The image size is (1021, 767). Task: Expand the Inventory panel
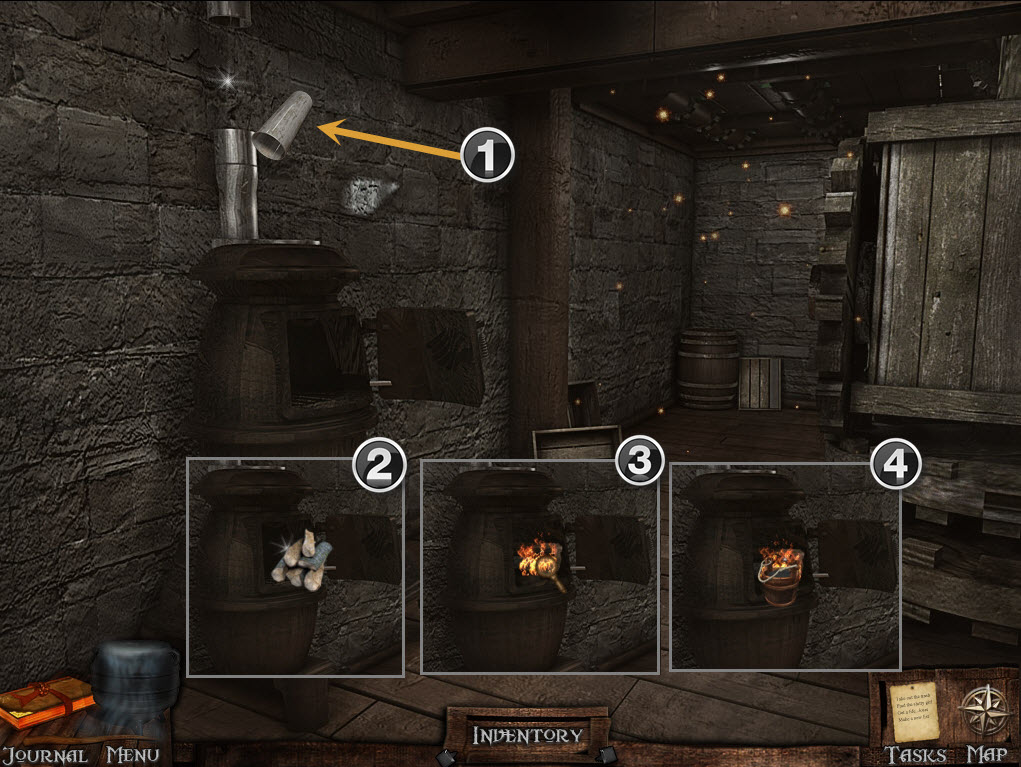pyautogui.click(x=527, y=735)
